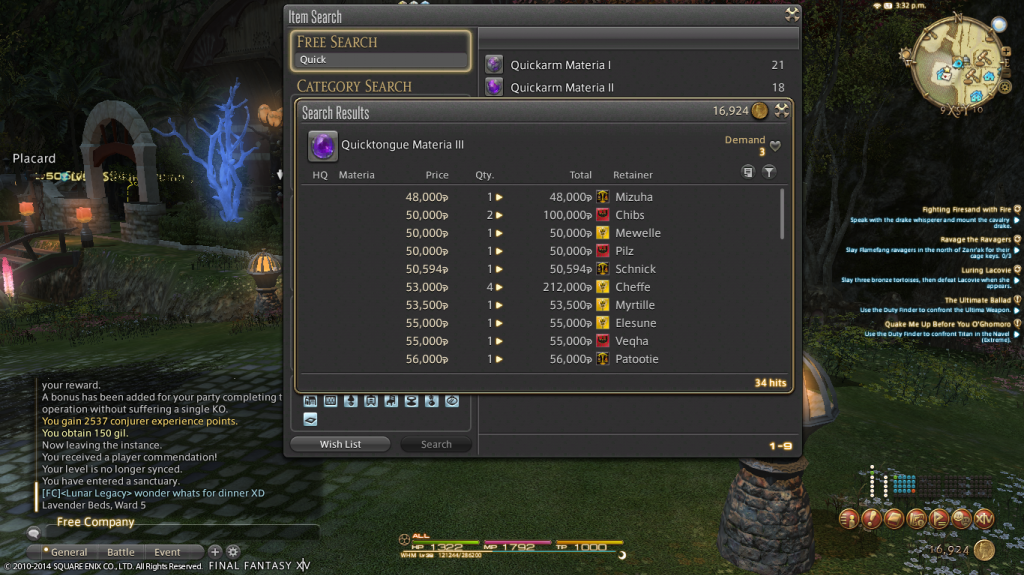Open the Wish List
1024x575 pixels.
340,444
